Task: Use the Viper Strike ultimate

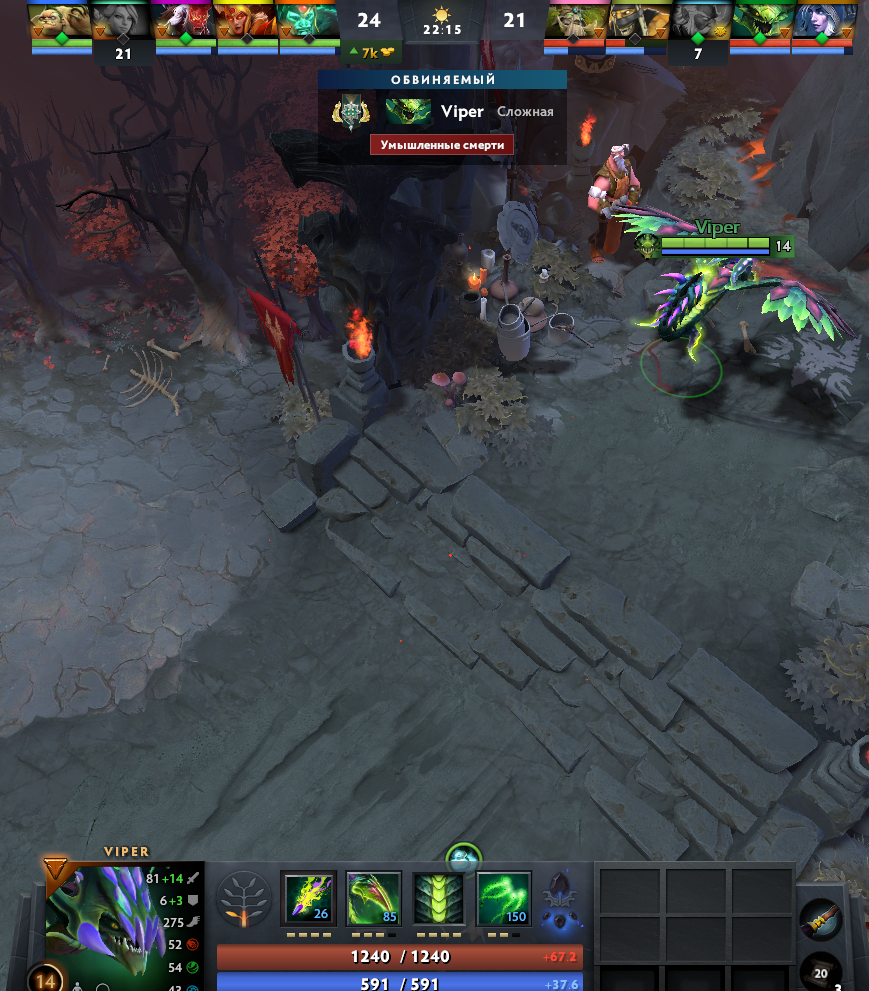Action: click(x=503, y=897)
